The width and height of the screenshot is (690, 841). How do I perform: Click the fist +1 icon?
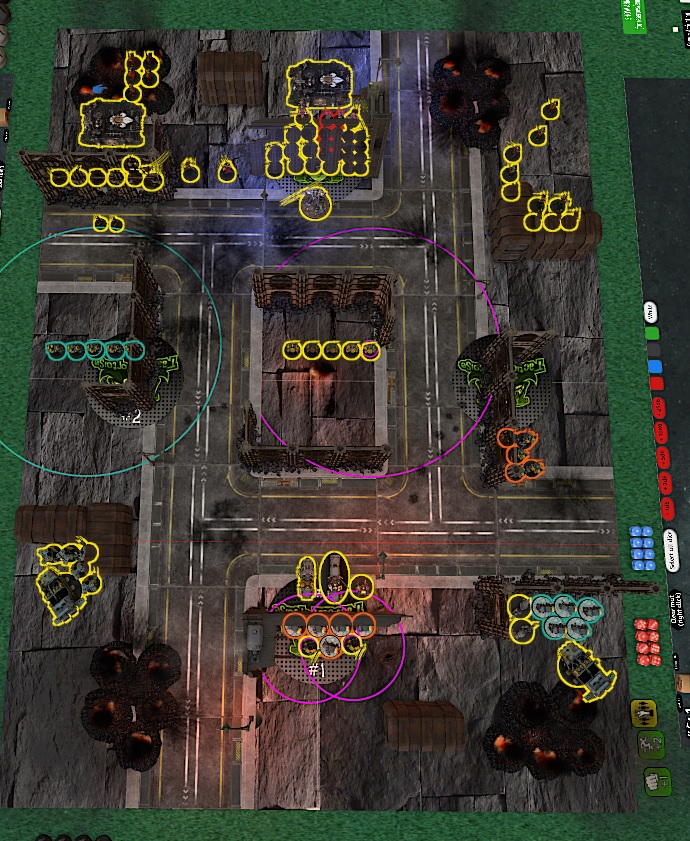click(655, 778)
